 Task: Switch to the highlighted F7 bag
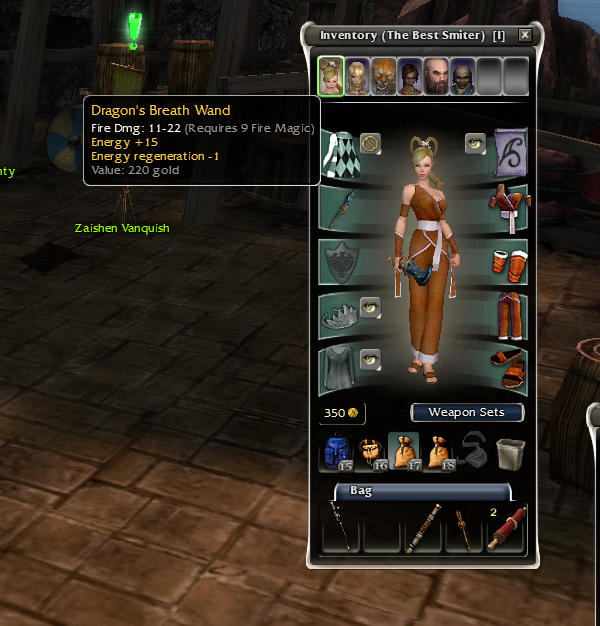coord(404,451)
